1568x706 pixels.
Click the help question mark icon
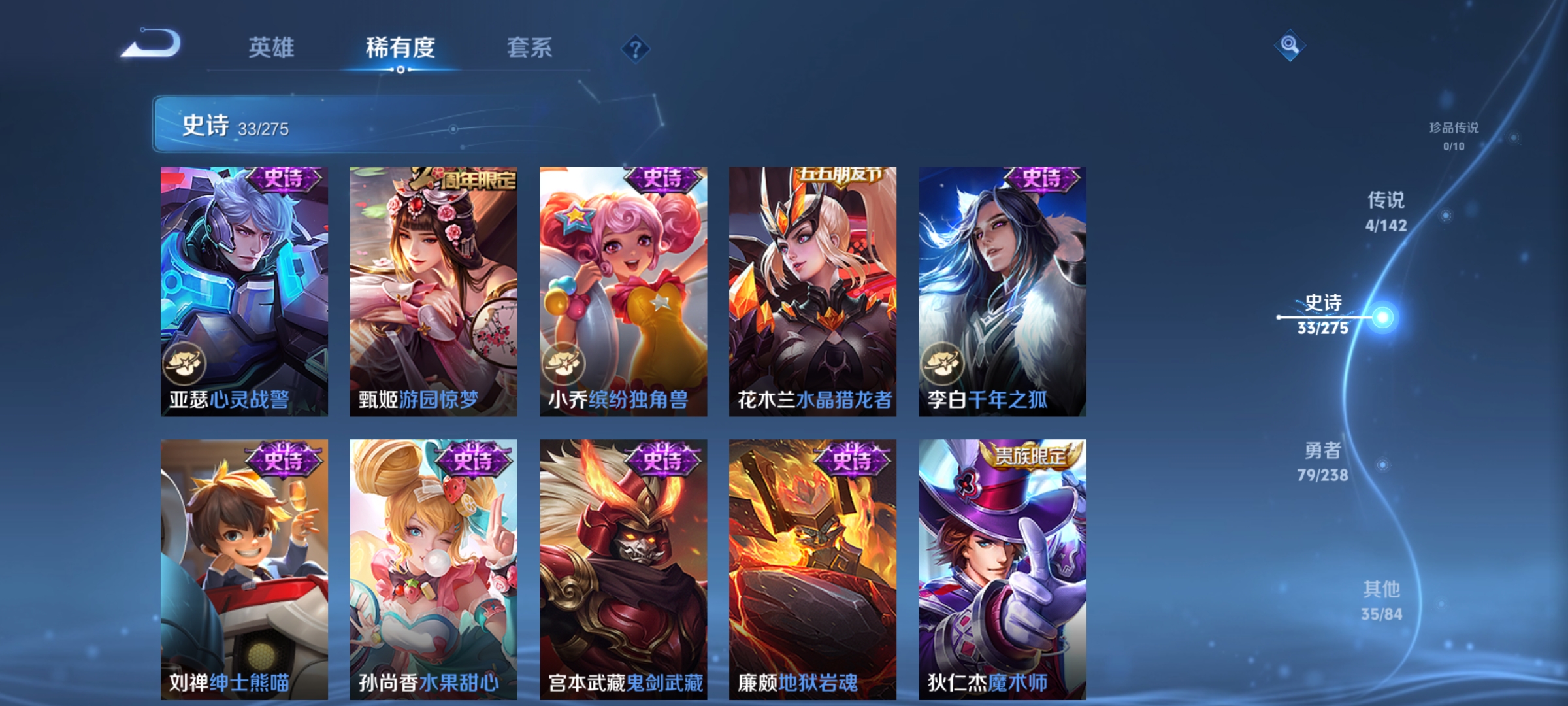pos(636,50)
